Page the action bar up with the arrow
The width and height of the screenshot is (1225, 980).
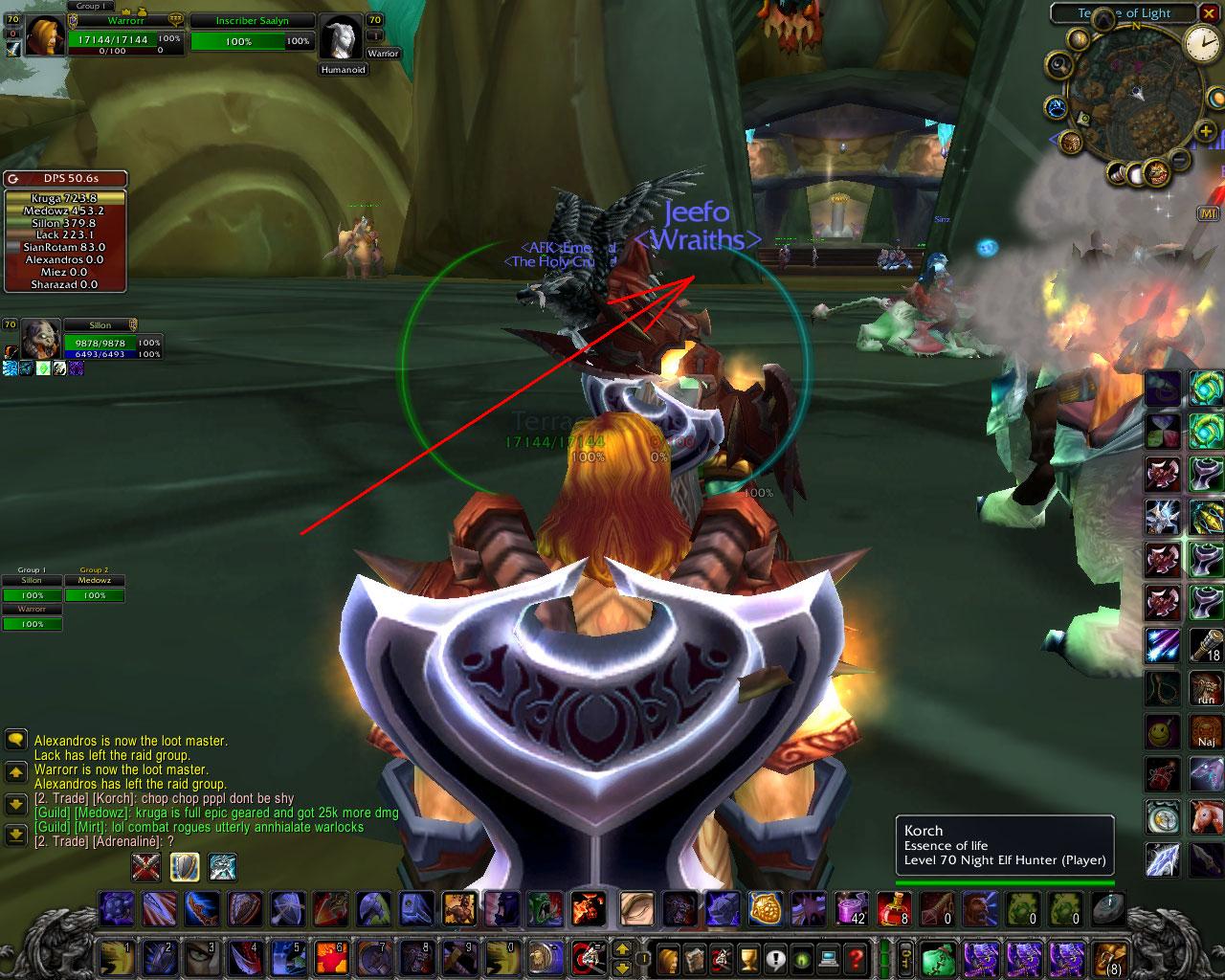[x=621, y=949]
